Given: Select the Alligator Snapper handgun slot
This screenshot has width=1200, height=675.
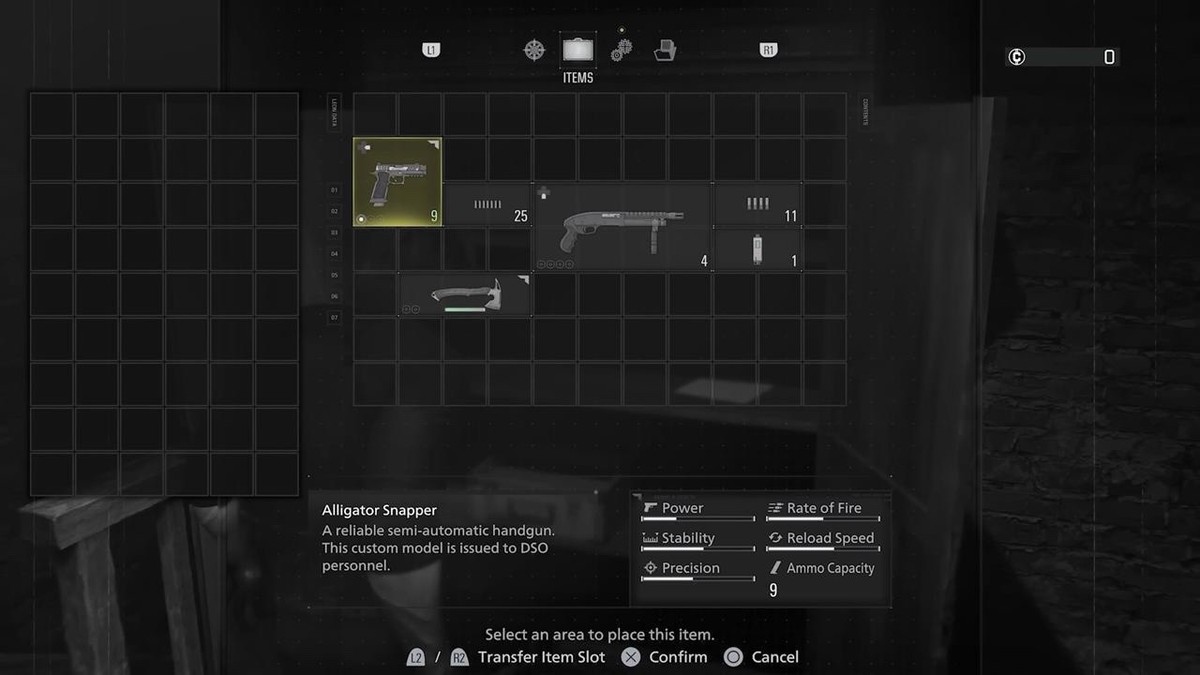Looking at the screenshot, I should (397, 182).
